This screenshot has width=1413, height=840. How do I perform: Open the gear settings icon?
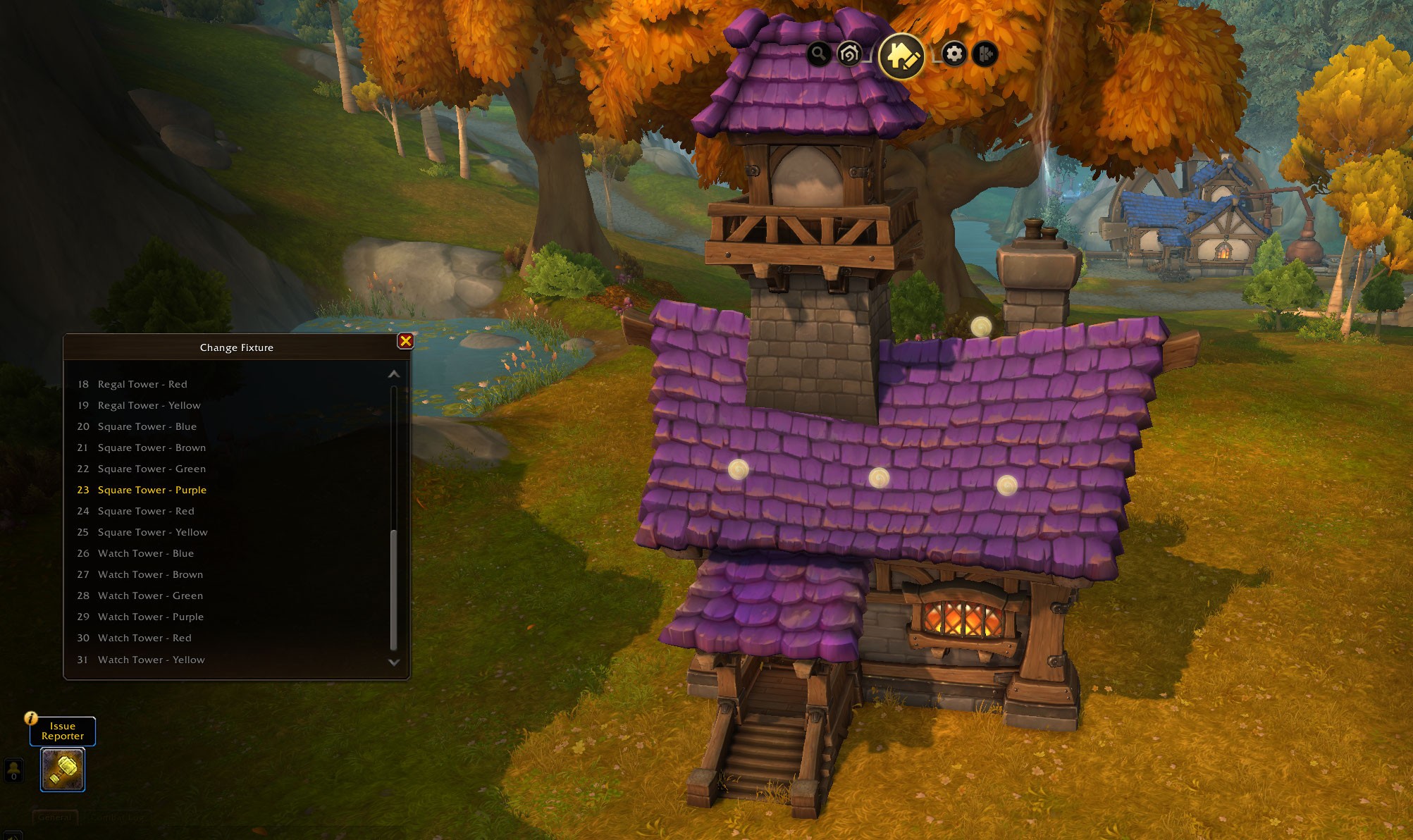point(954,54)
